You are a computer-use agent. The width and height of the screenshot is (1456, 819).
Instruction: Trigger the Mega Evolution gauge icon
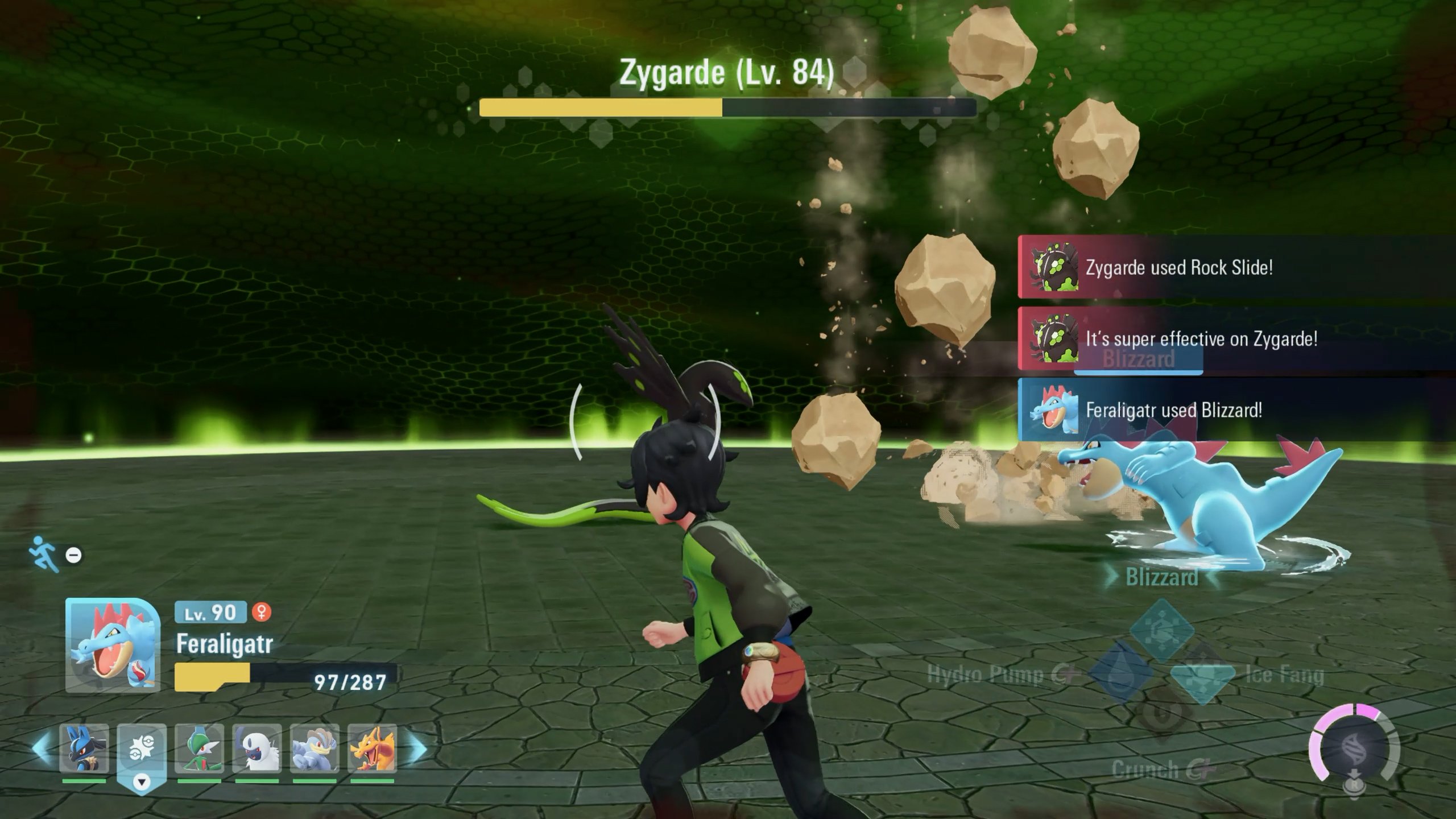point(1355,751)
